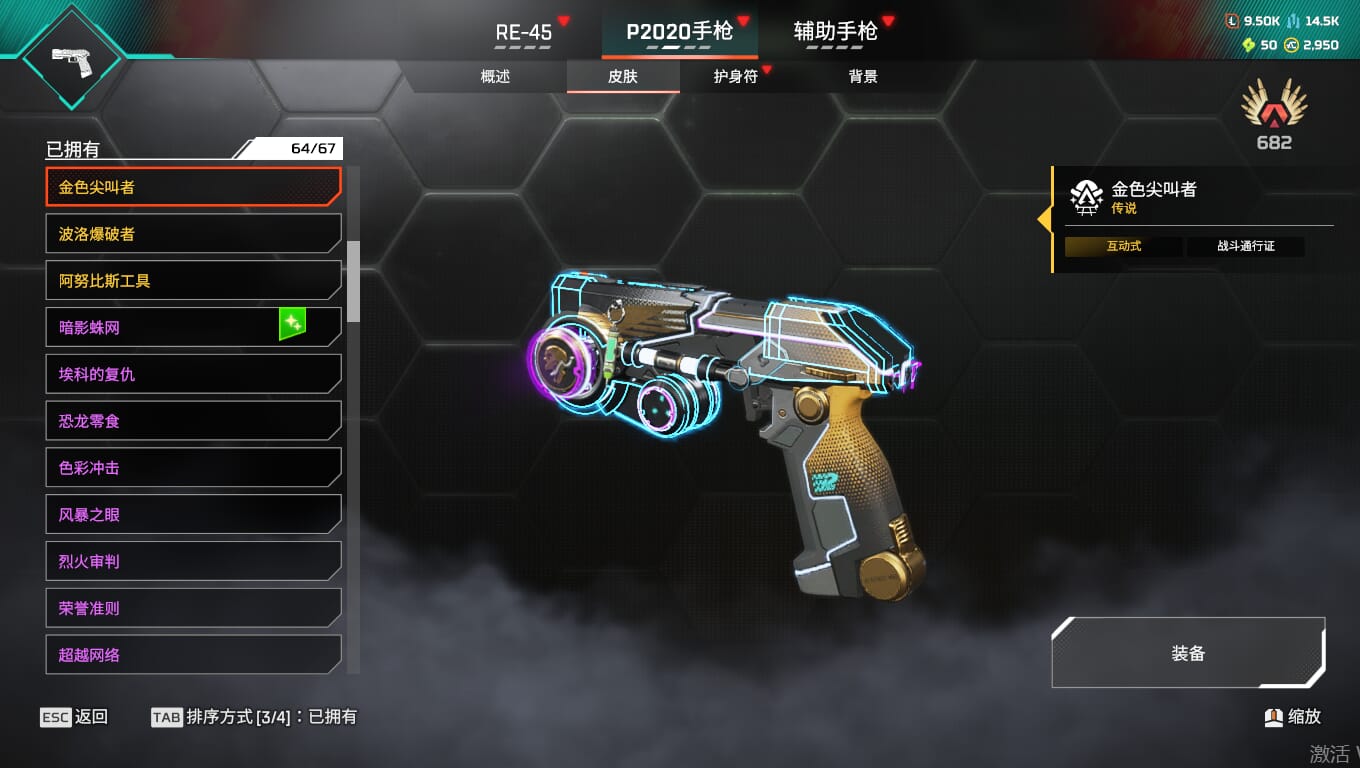The width and height of the screenshot is (1360, 768).
Task: Select the 金色尖叫者 skin
Action: (193, 187)
